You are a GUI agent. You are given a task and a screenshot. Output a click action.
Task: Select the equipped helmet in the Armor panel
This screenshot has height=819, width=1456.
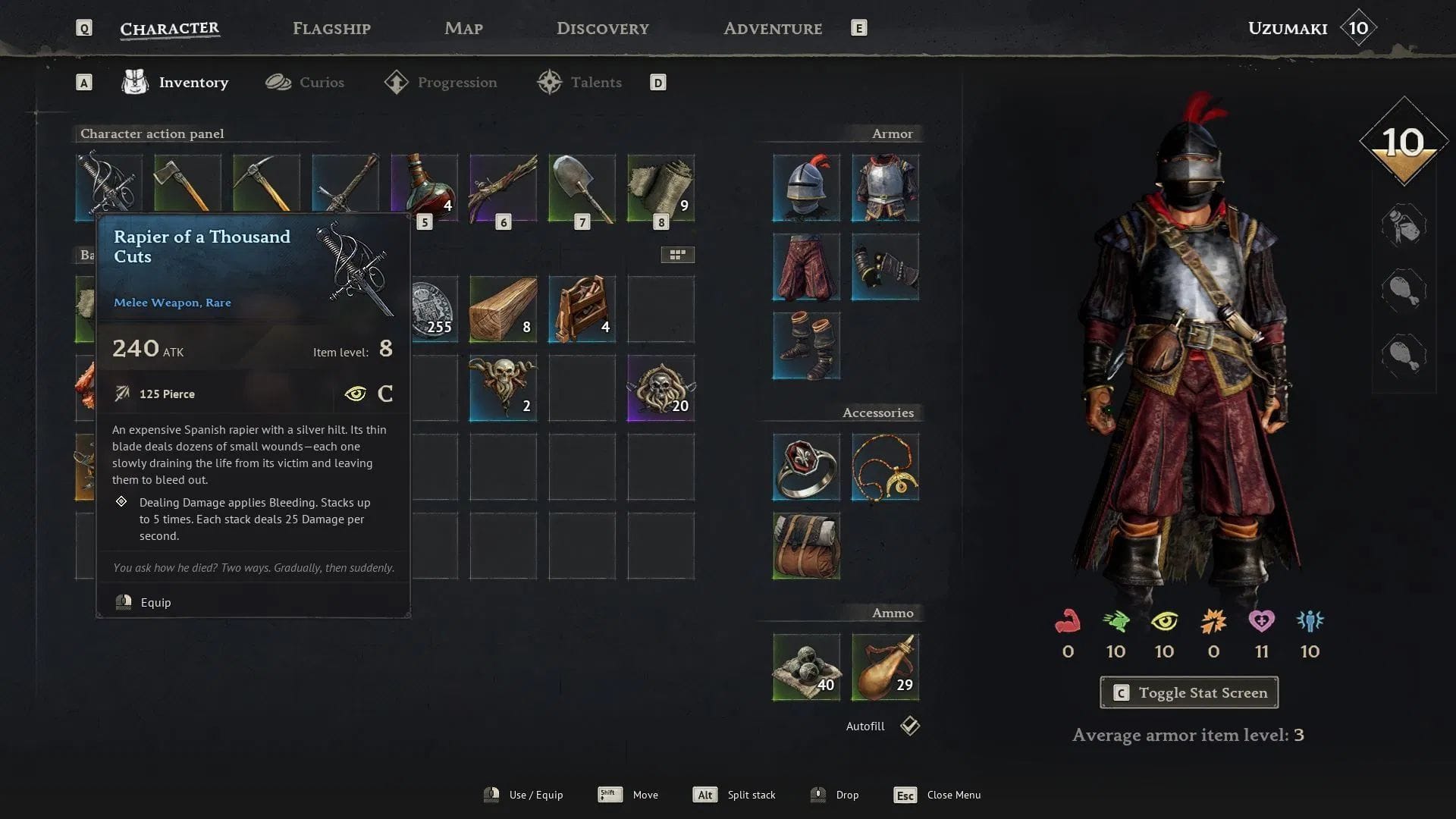[x=806, y=188]
